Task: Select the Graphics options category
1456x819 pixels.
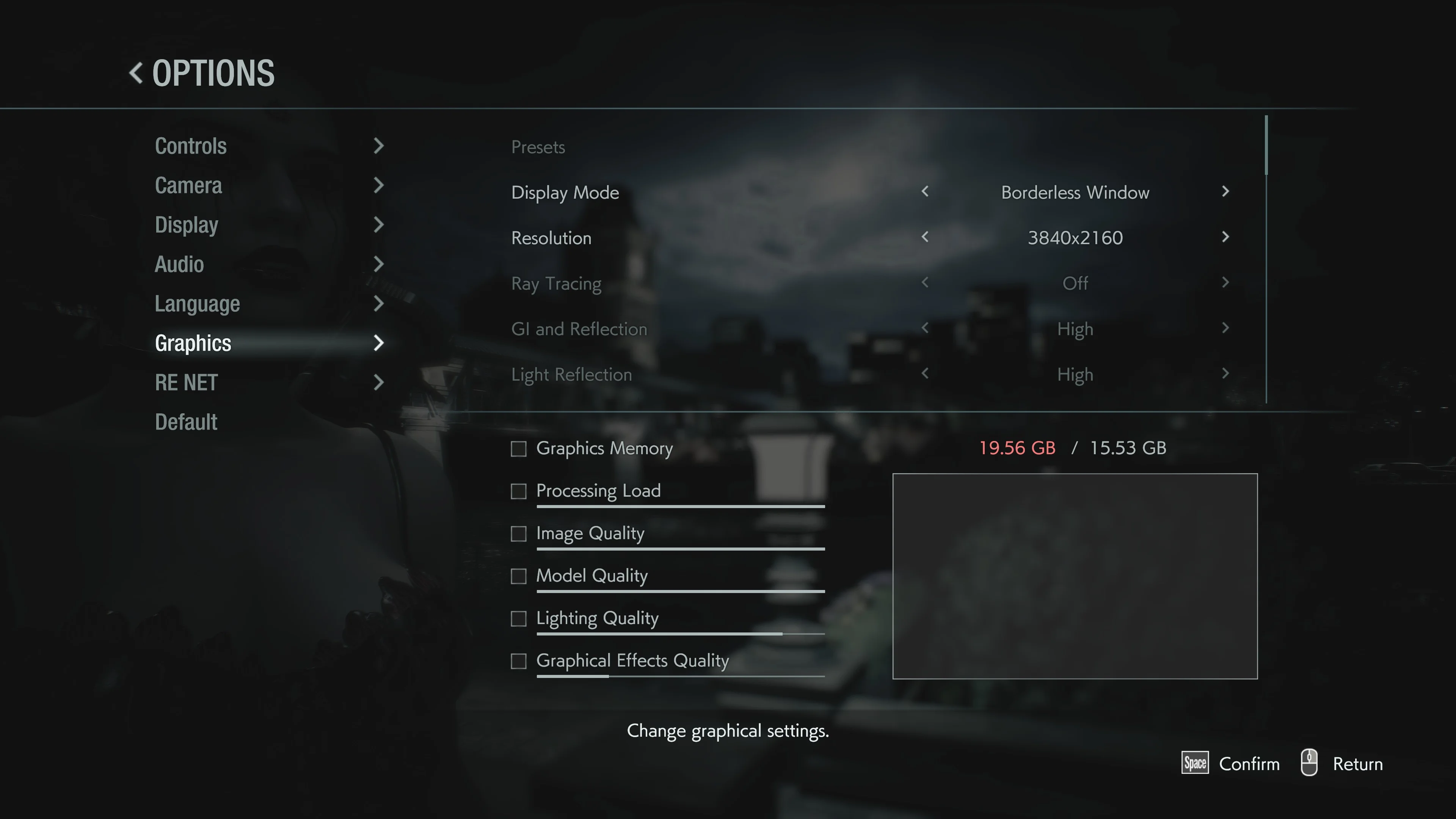Action: [193, 343]
